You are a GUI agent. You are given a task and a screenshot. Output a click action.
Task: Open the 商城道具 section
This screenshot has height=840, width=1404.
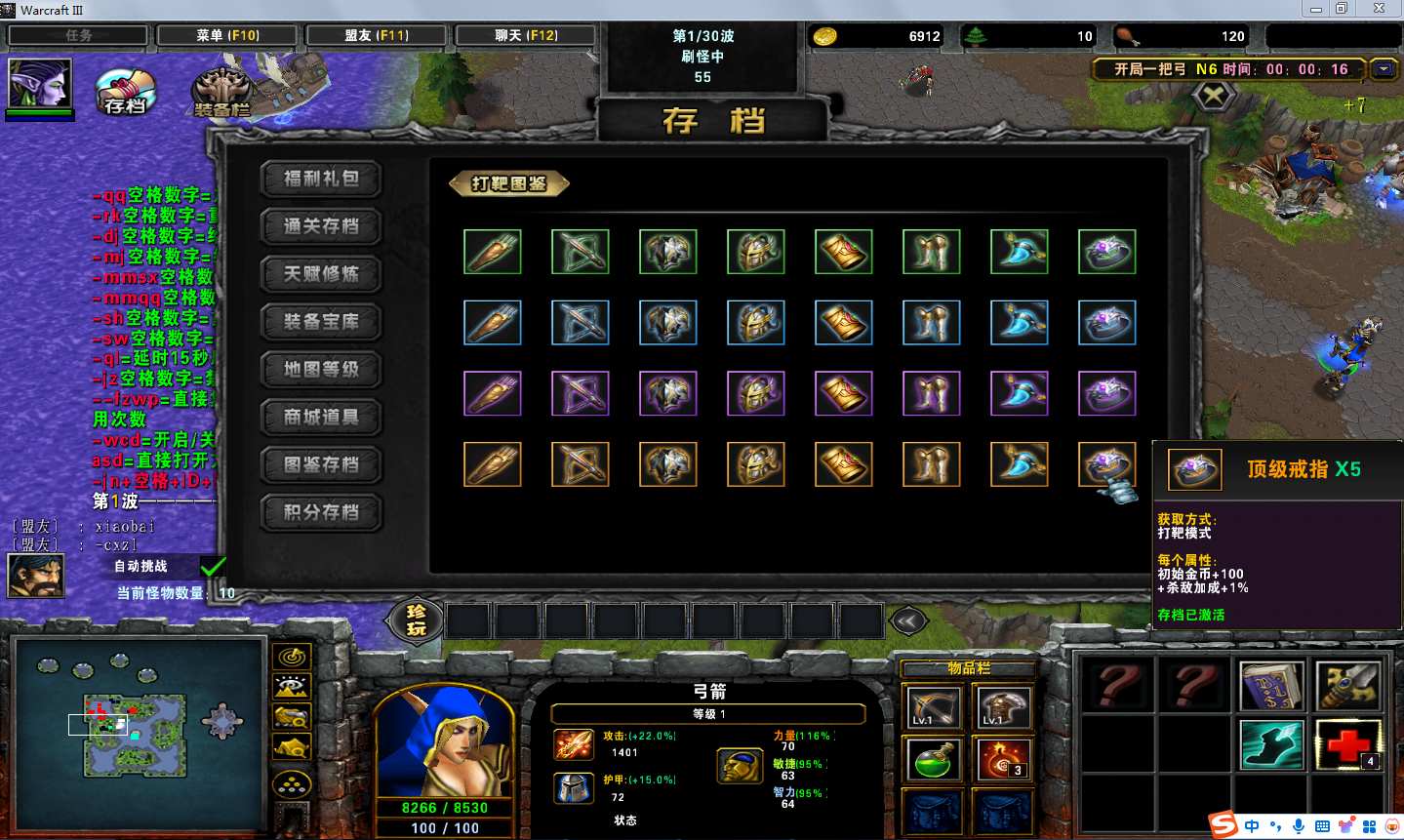coord(321,418)
